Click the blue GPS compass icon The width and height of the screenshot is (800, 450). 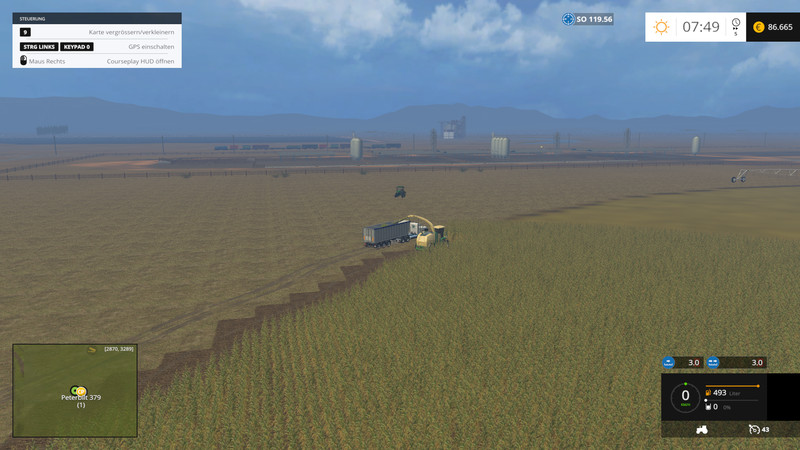(568, 19)
